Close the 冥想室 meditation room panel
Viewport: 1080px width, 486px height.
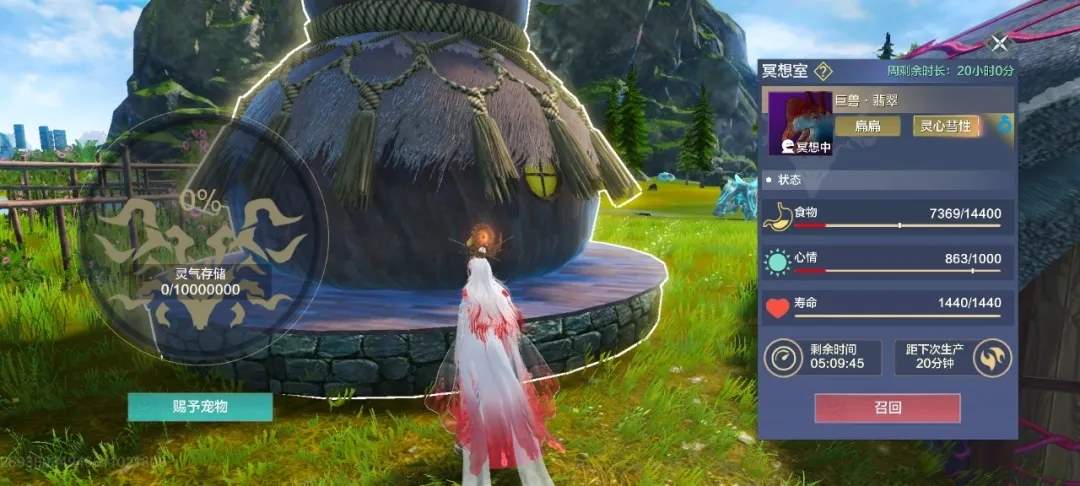(x=998, y=43)
